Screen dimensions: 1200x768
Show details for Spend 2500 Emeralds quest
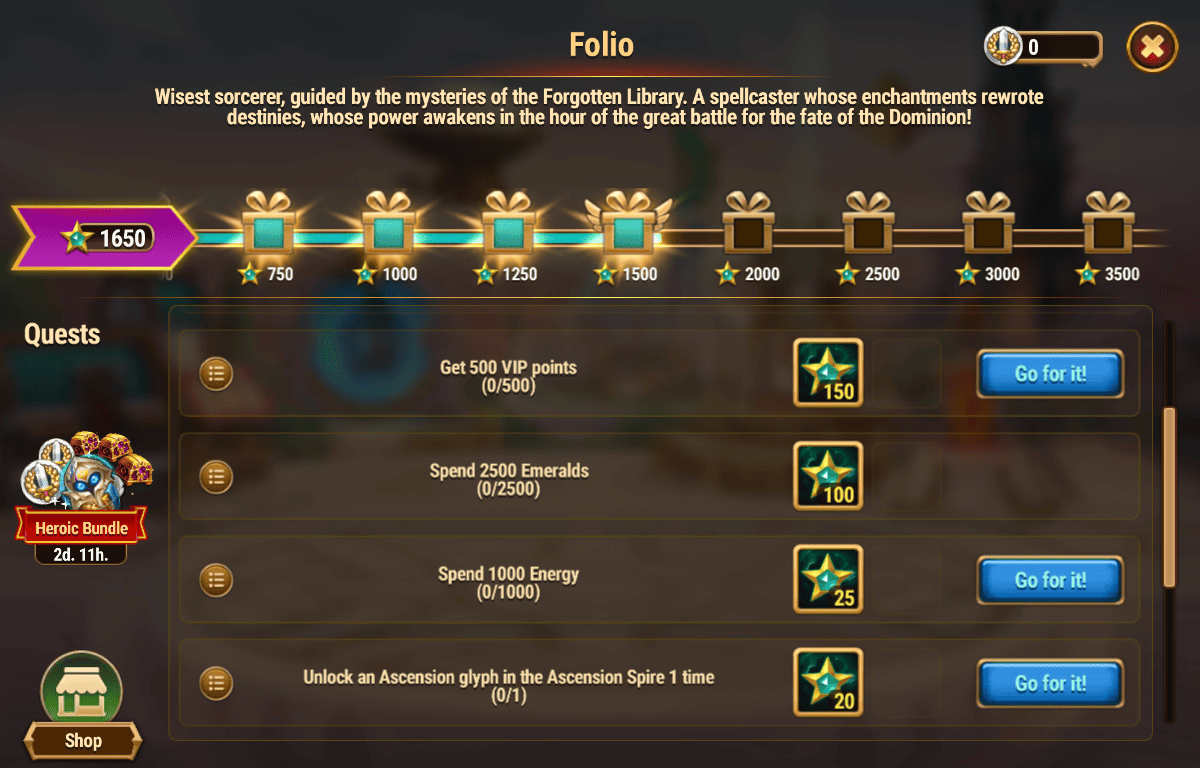click(216, 477)
